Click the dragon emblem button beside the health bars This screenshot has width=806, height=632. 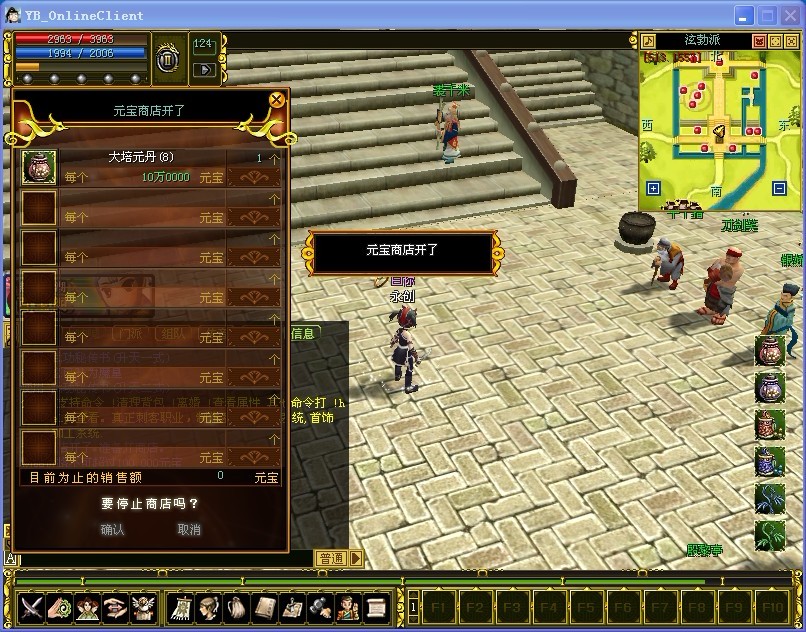coord(167,59)
